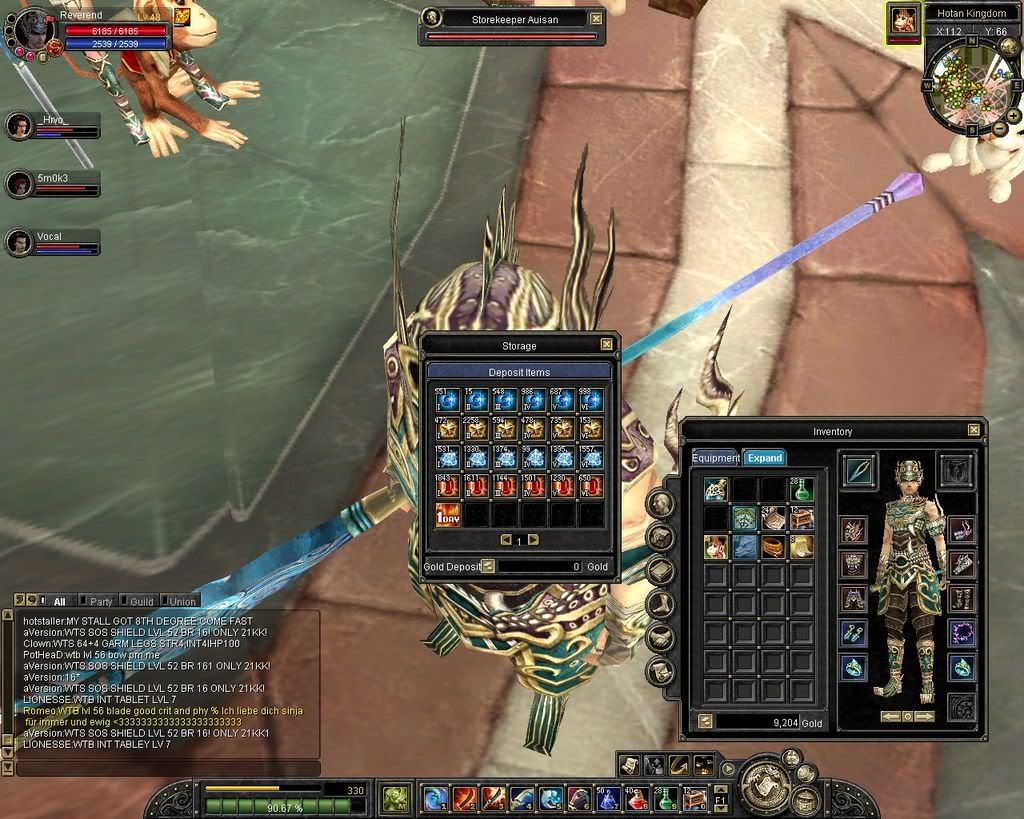The height and width of the screenshot is (819, 1024).
Task: Select the green potion in the inventory
Action: 800,490
